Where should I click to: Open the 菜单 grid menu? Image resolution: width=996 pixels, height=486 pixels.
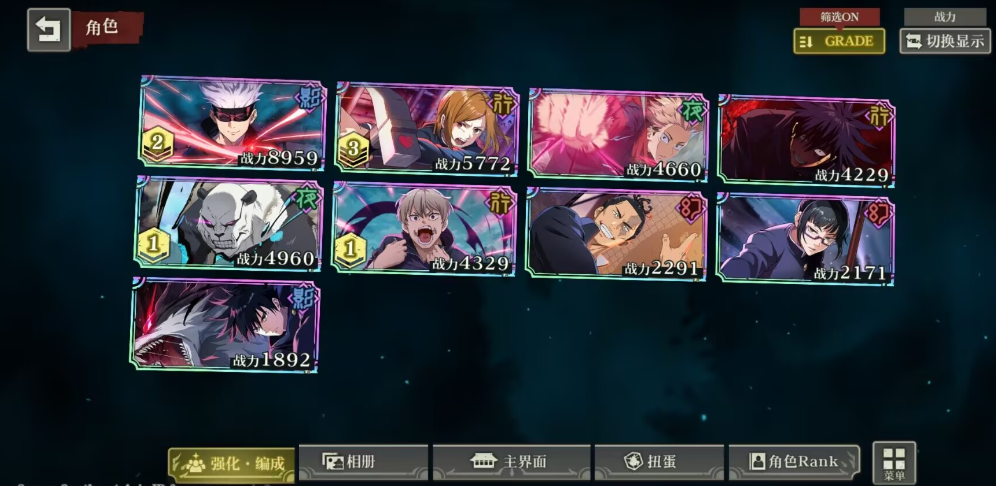pos(894,462)
